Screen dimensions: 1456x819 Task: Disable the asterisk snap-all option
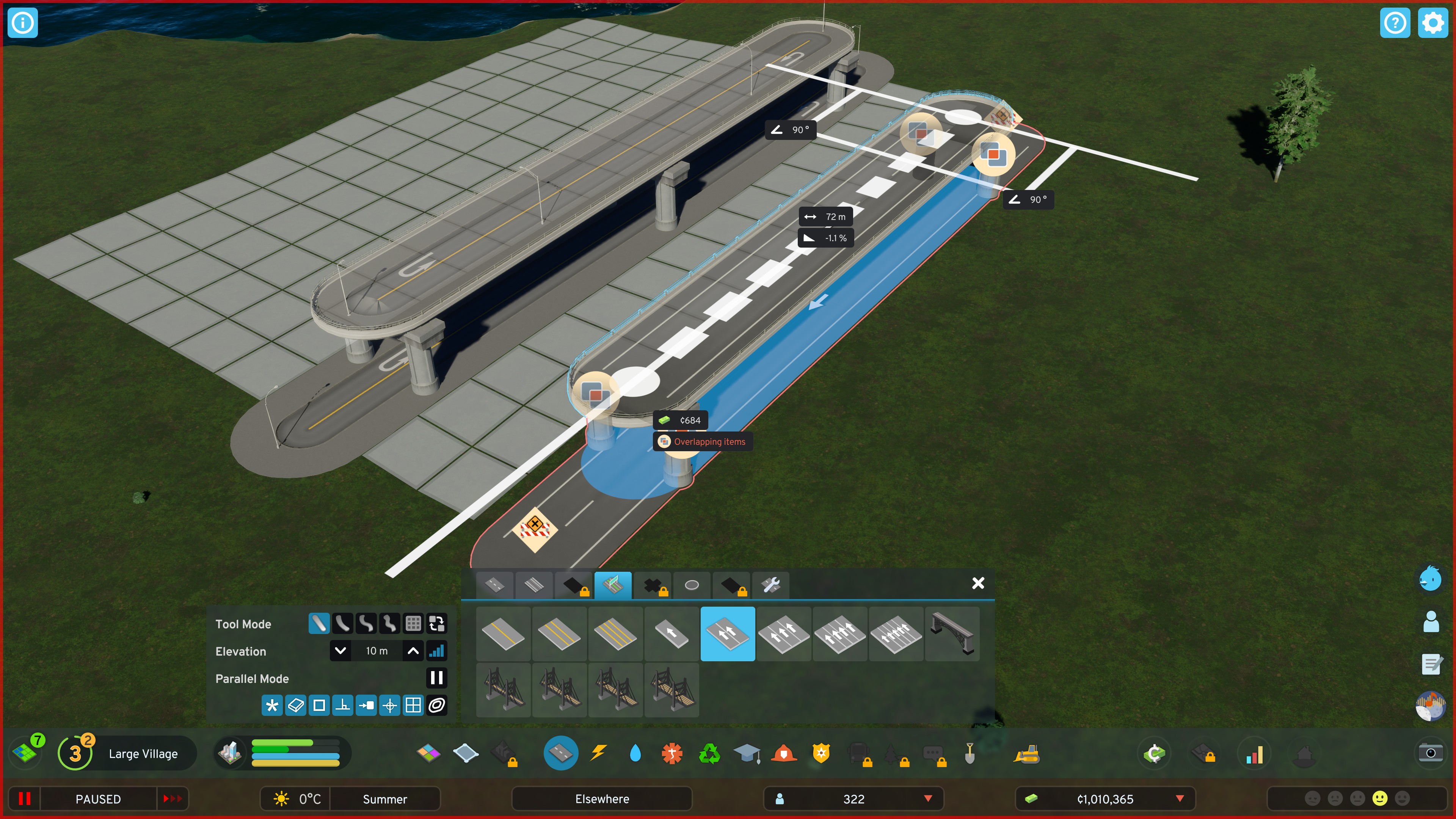pyautogui.click(x=272, y=705)
